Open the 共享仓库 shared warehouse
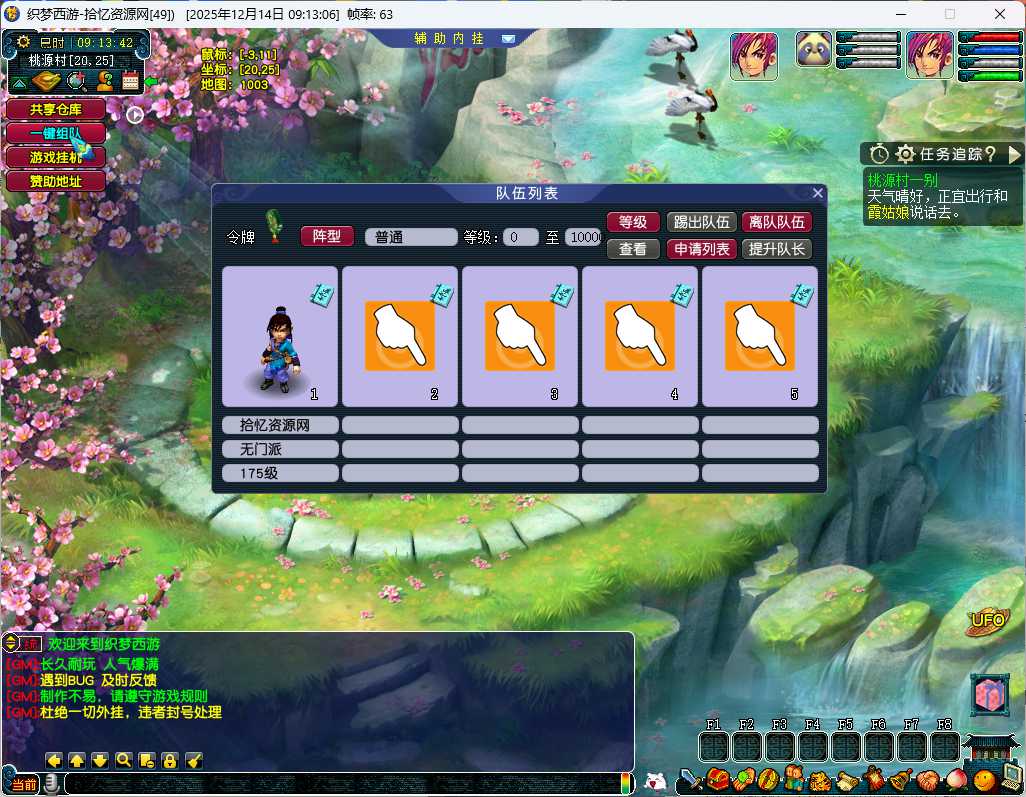 point(55,109)
